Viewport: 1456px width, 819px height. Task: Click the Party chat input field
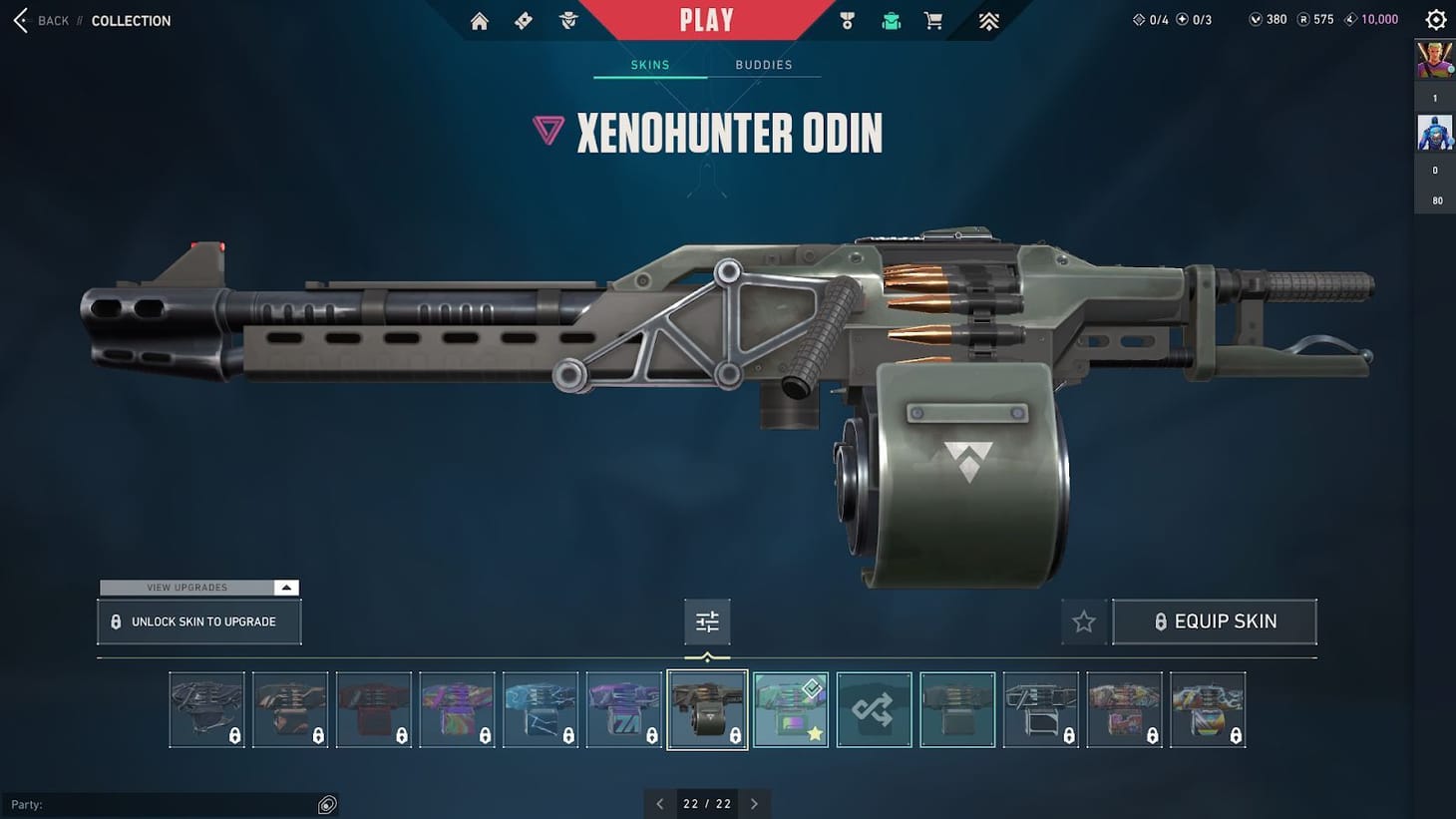click(170, 804)
